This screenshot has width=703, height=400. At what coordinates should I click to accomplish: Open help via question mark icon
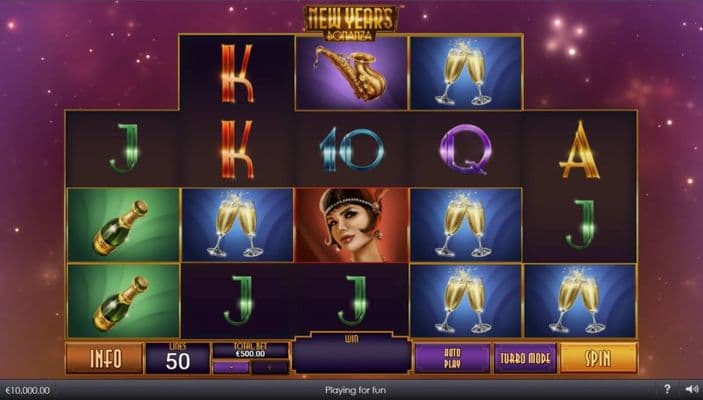pyautogui.click(x=667, y=389)
